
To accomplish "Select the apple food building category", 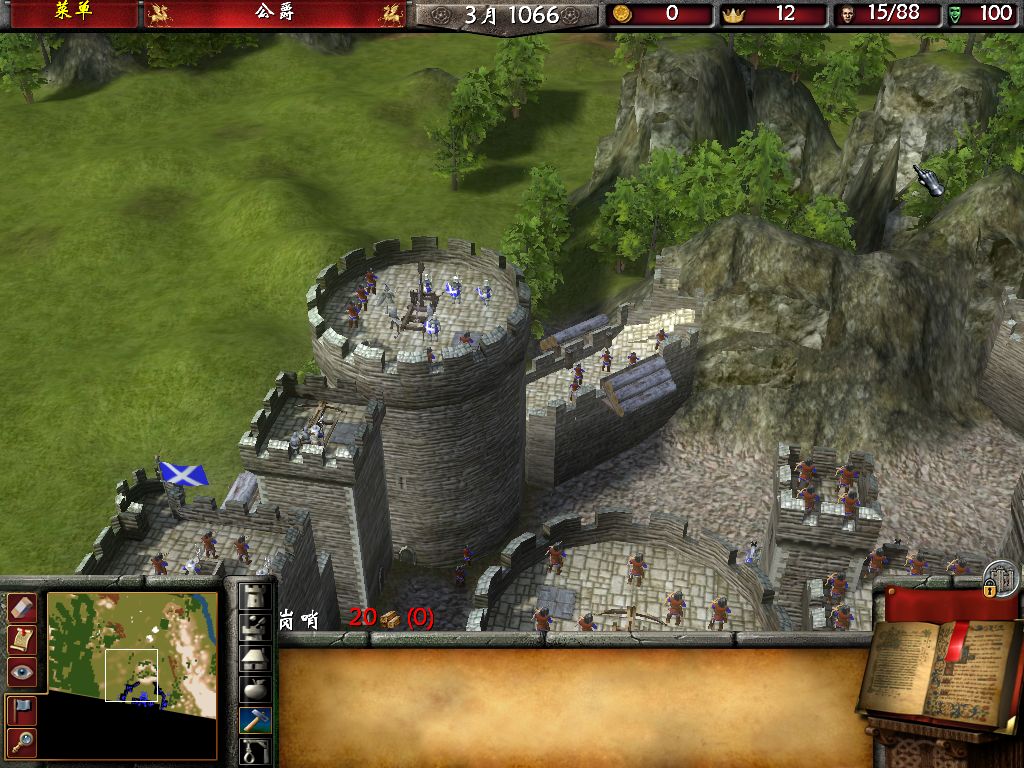I will point(256,688).
